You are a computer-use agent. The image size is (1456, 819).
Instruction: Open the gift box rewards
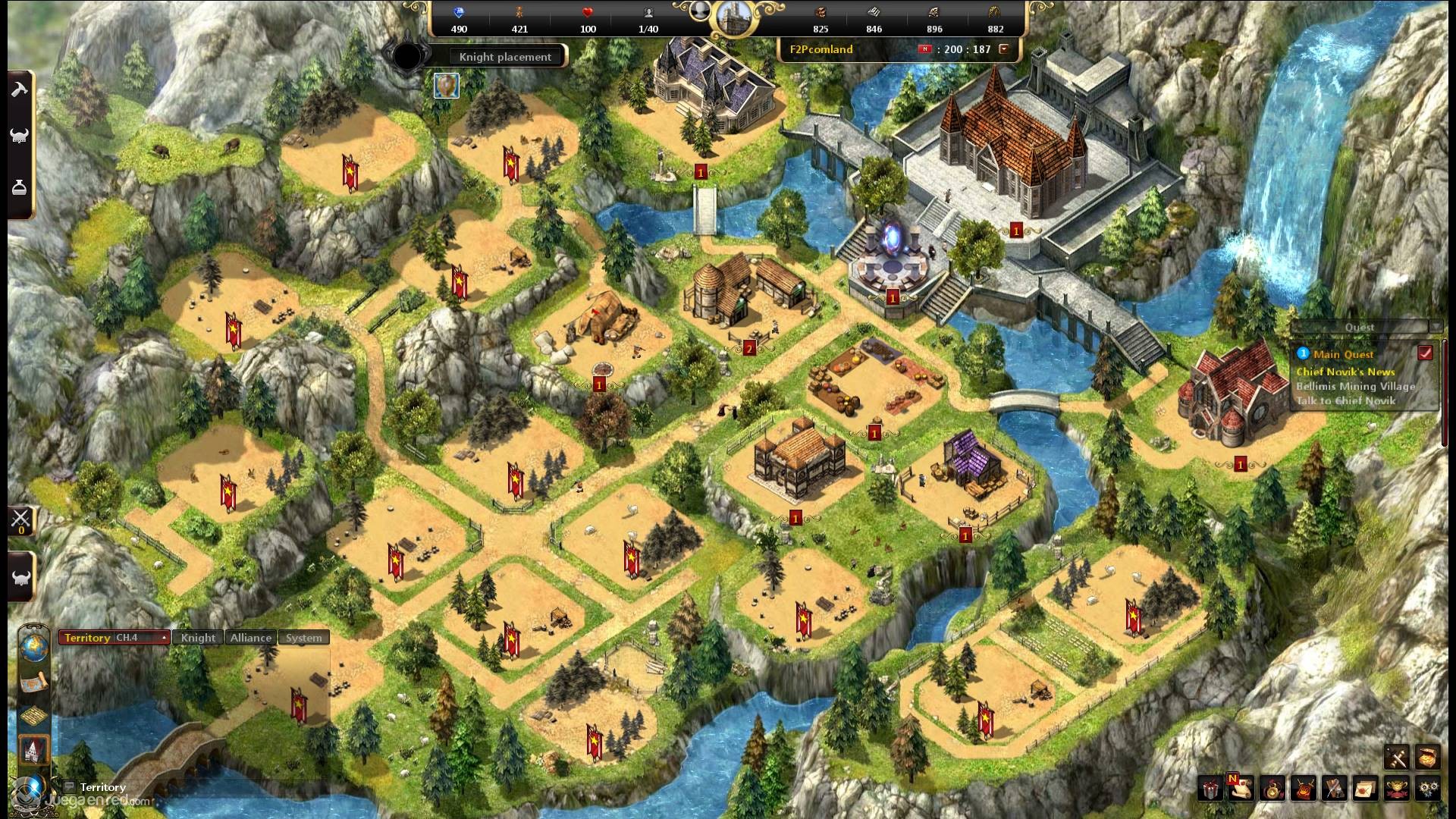(x=1210, y=789)
